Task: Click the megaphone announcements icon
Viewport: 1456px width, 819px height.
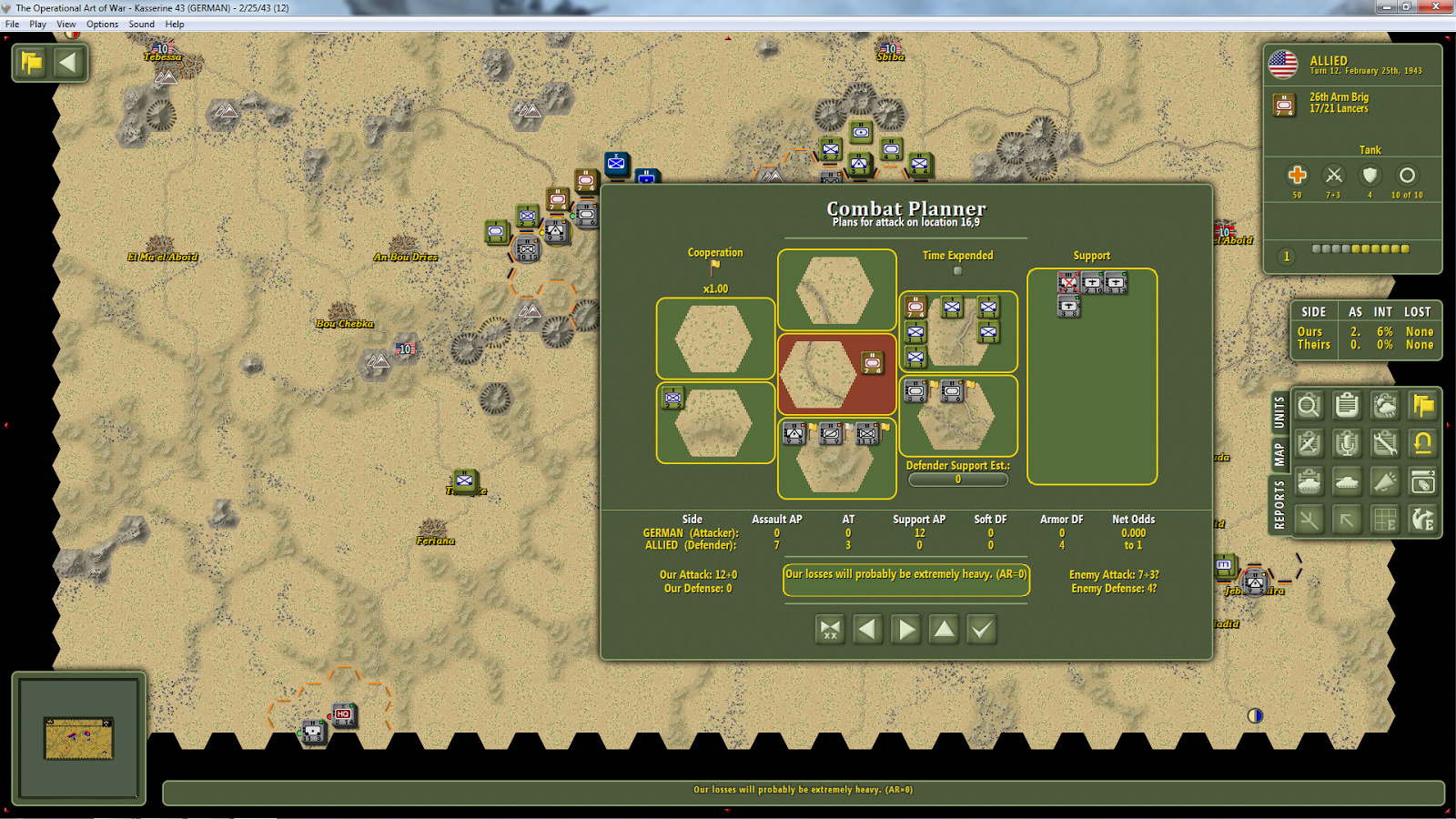Action: coord(1384,480)
